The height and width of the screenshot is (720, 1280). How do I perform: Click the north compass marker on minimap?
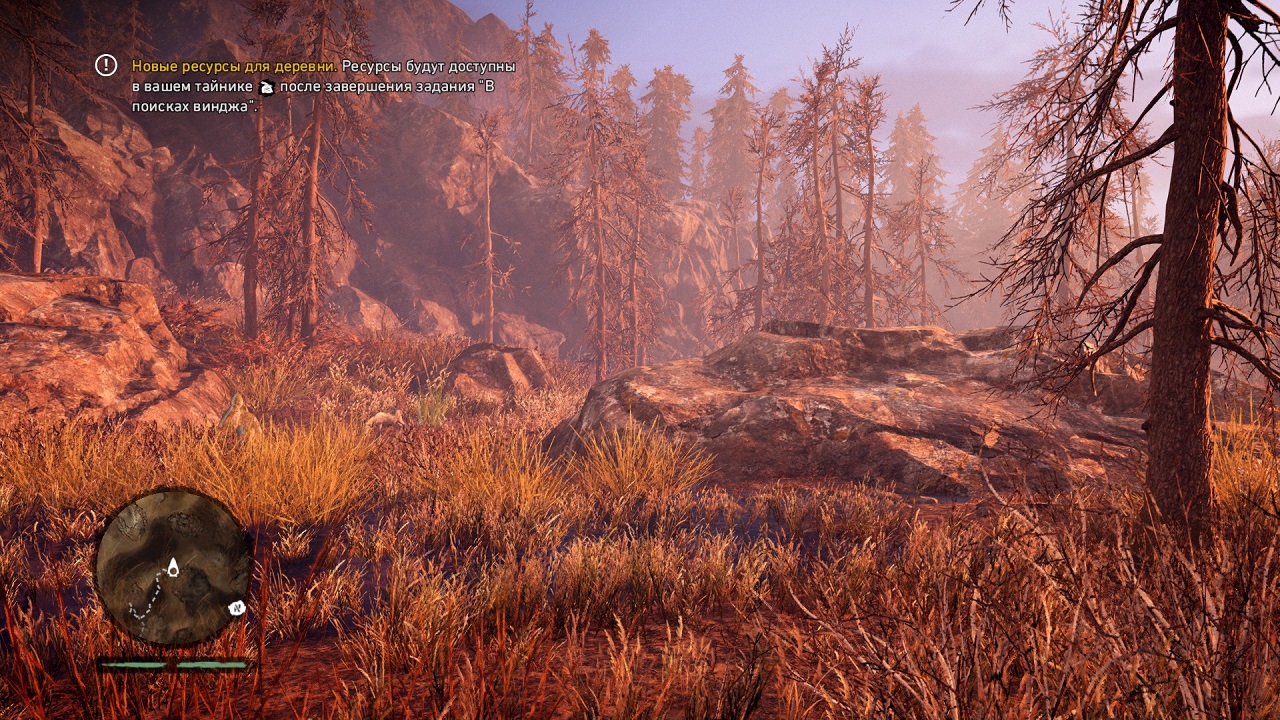pos(238,607)
